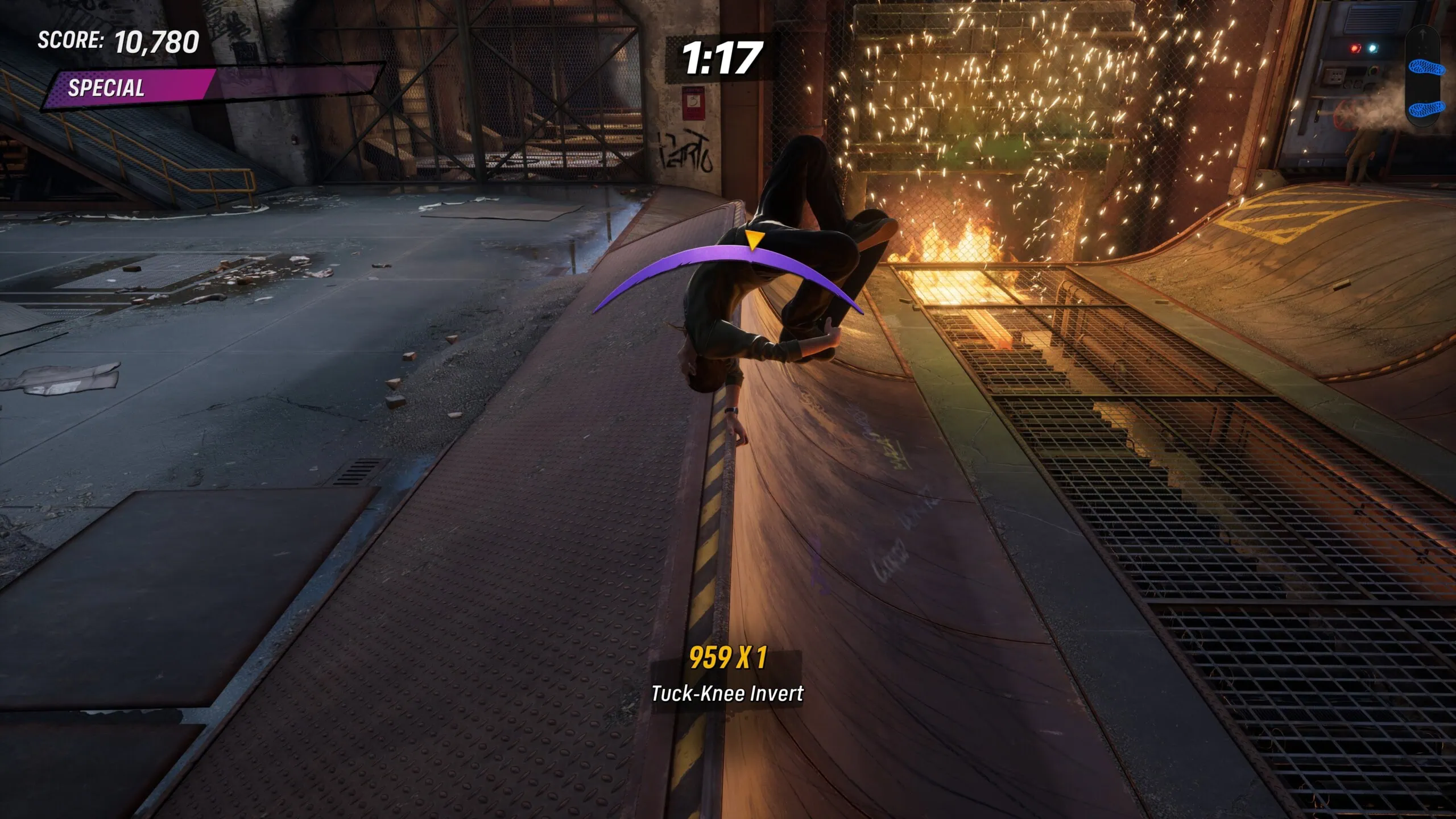Select the back blue footprint icon
1456x819 pixels.
1426,109
